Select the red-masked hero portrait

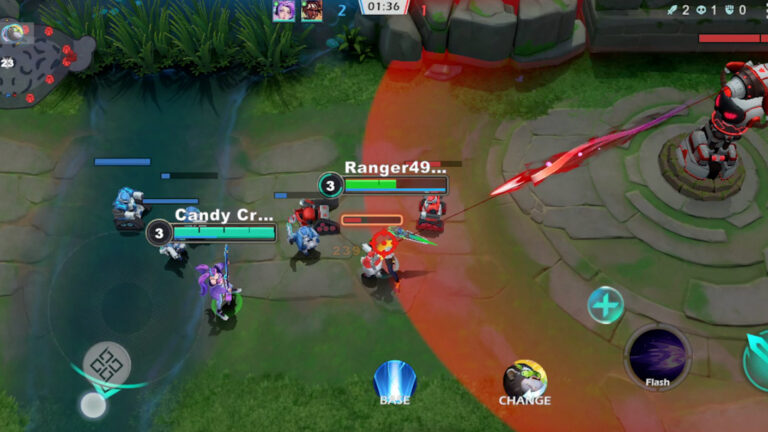coord(312,10)
